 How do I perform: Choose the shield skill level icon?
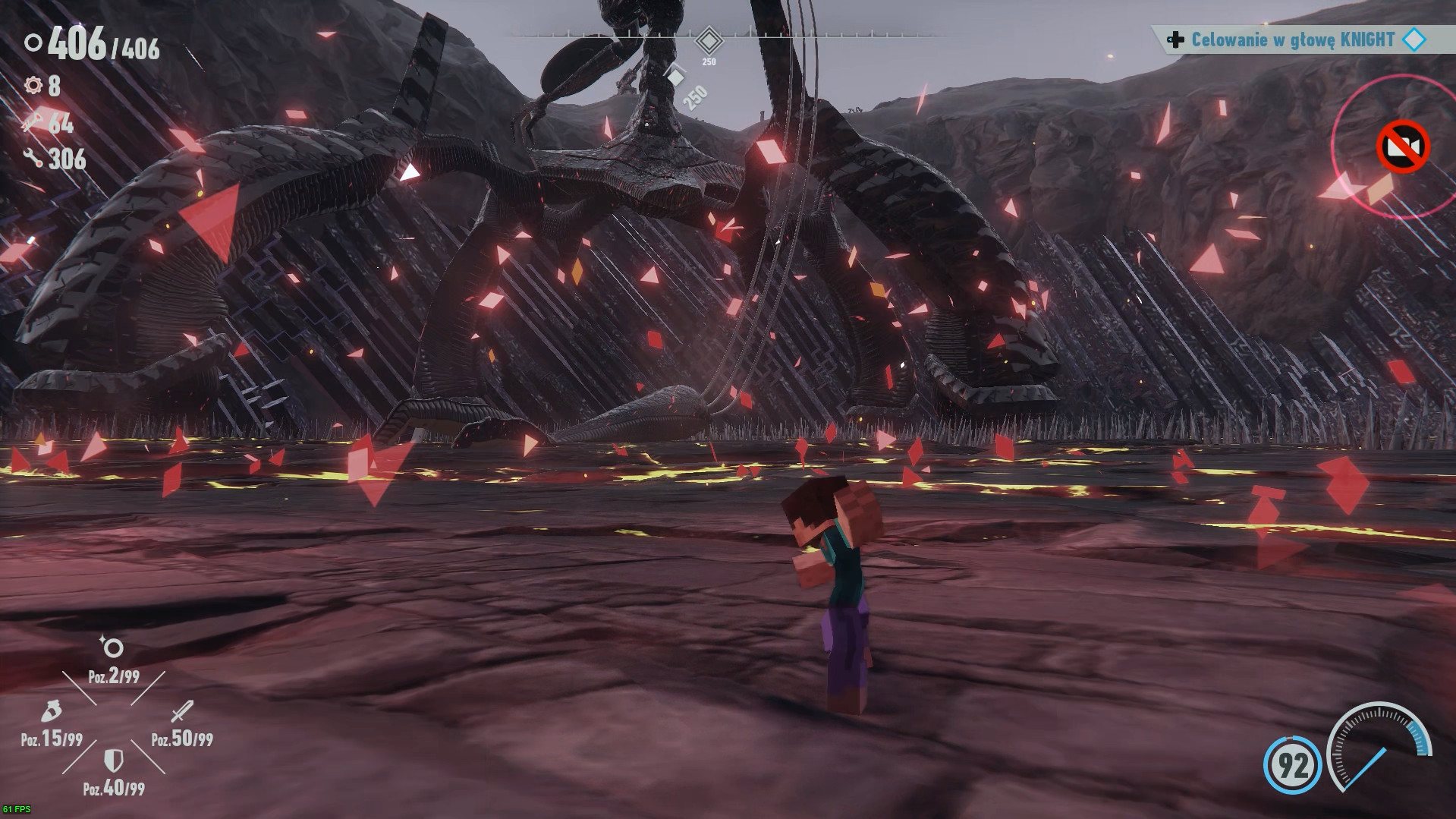click(113, 760)
